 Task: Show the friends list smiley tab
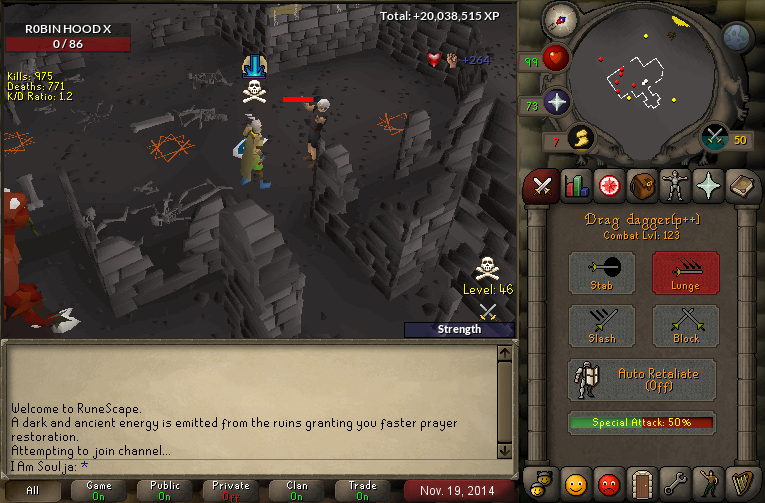tap(575, 484)
